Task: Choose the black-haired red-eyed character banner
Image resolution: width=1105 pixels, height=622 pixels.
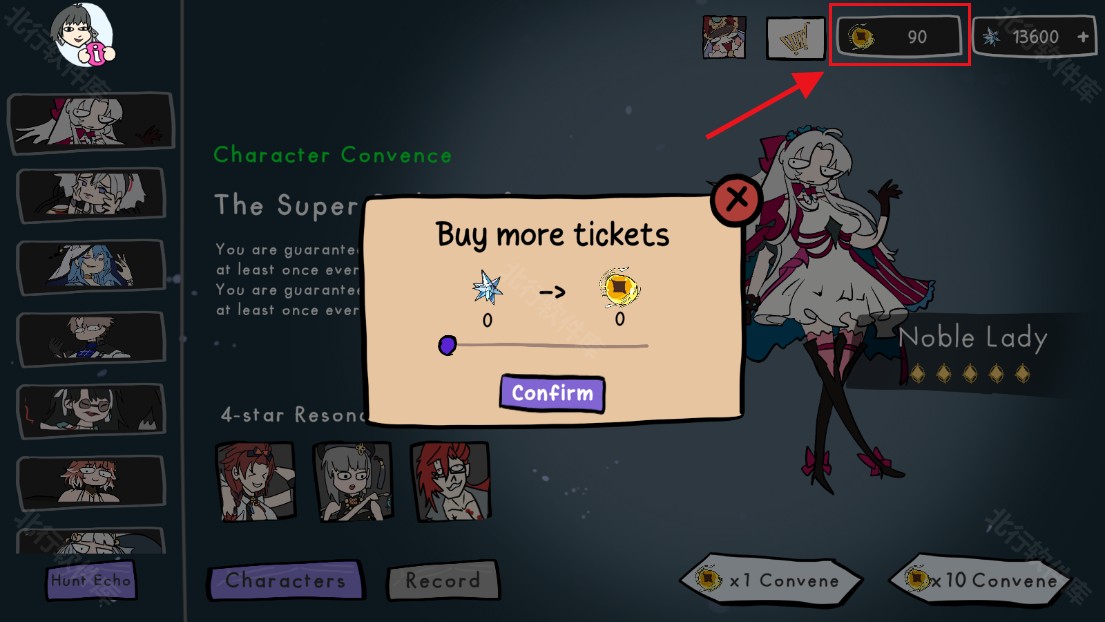Action: coord(90,410)
